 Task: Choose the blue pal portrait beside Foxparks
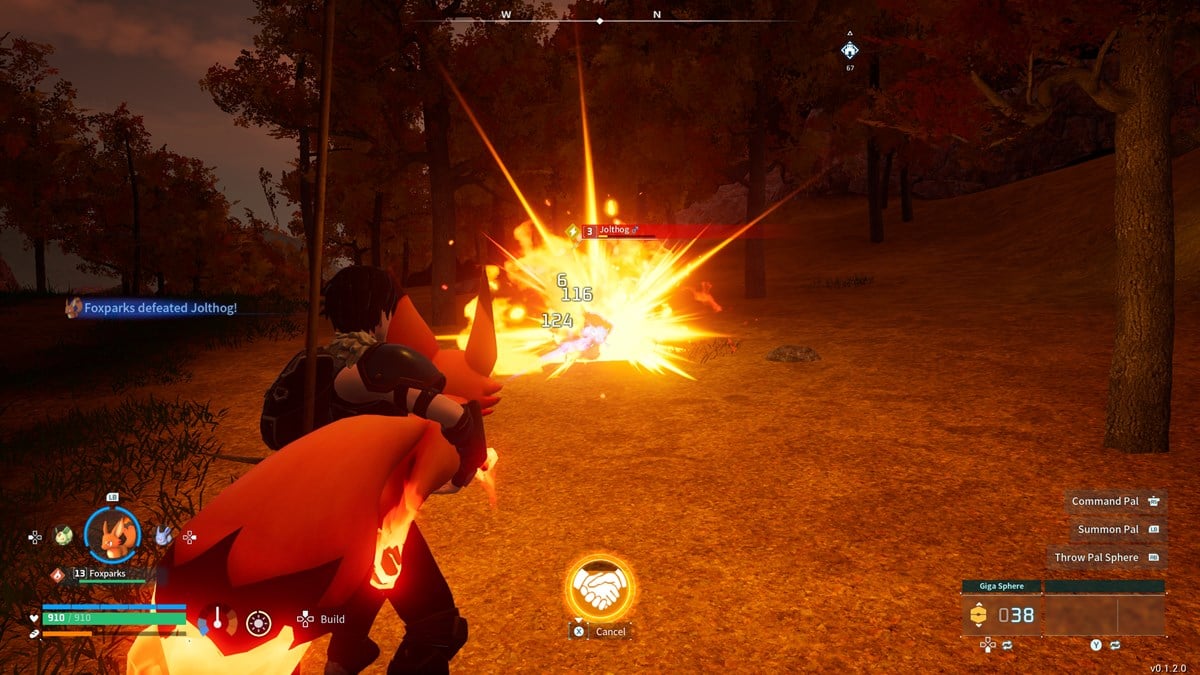(x=163, y=536)
